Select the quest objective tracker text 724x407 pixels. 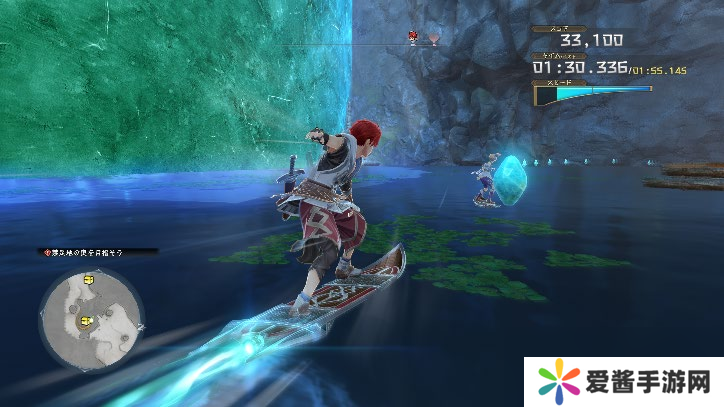(96, 253)
